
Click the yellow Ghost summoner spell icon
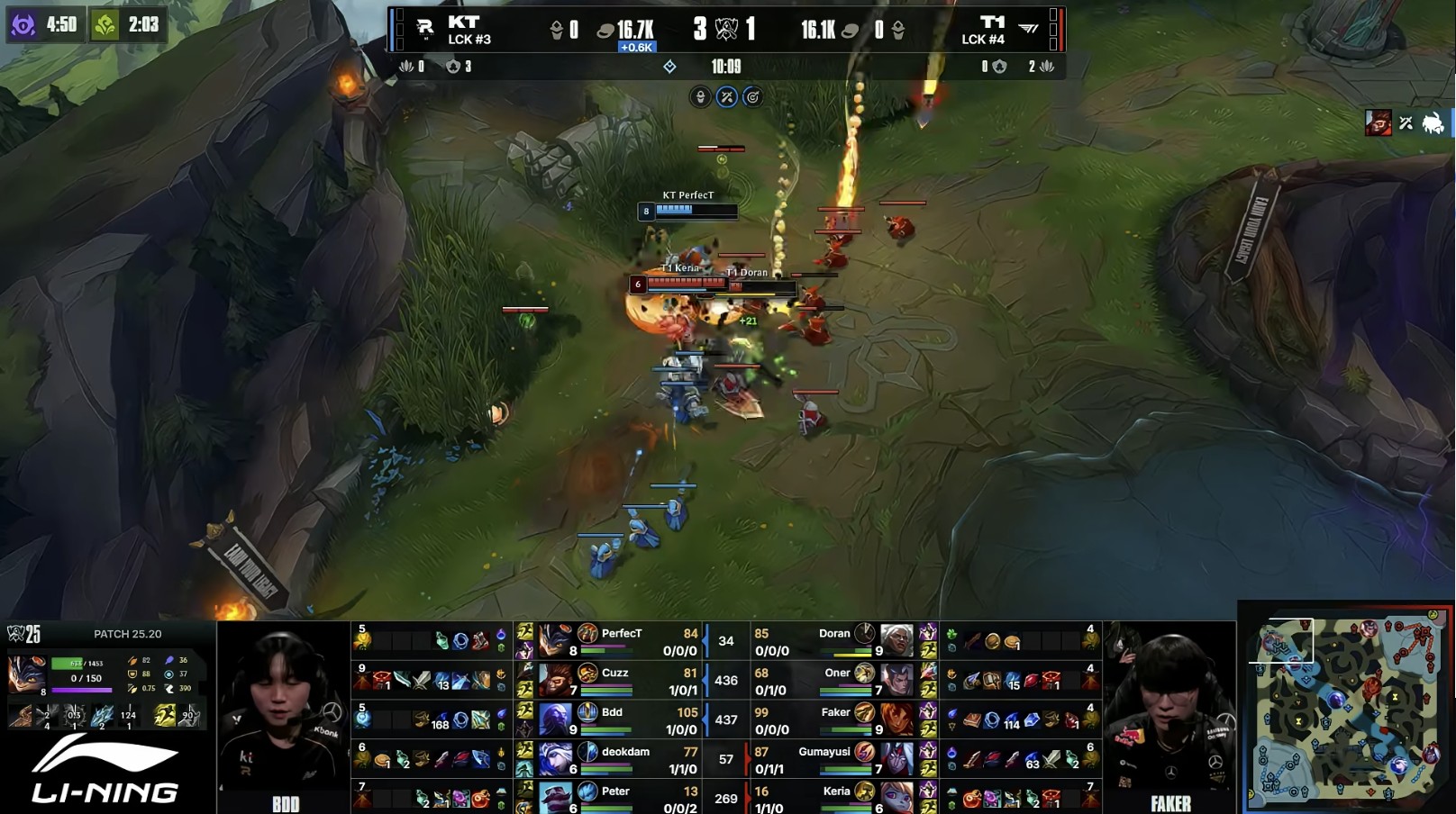point(165,715)
